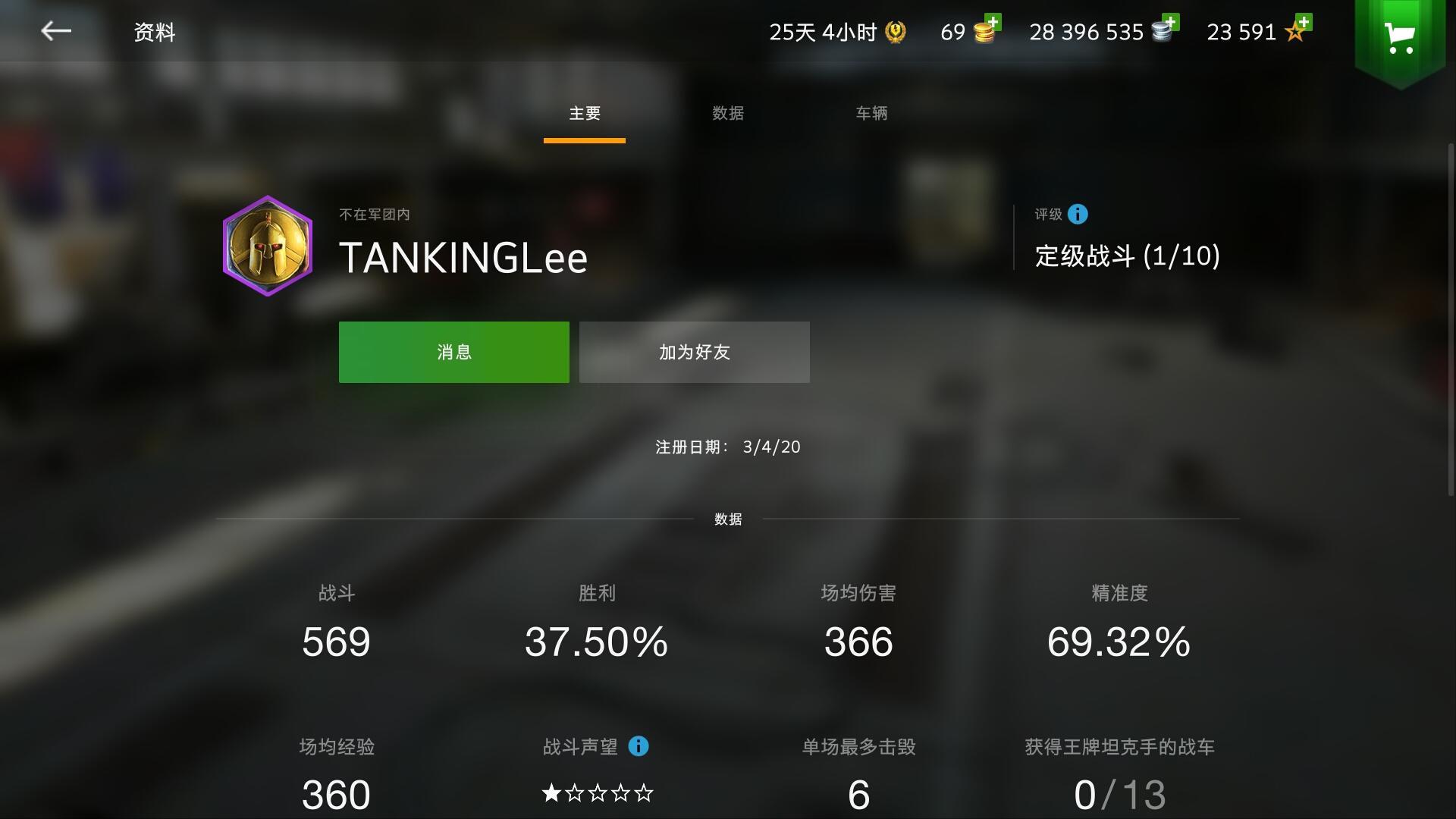Click the battle reputation star rating

point(597,793)
